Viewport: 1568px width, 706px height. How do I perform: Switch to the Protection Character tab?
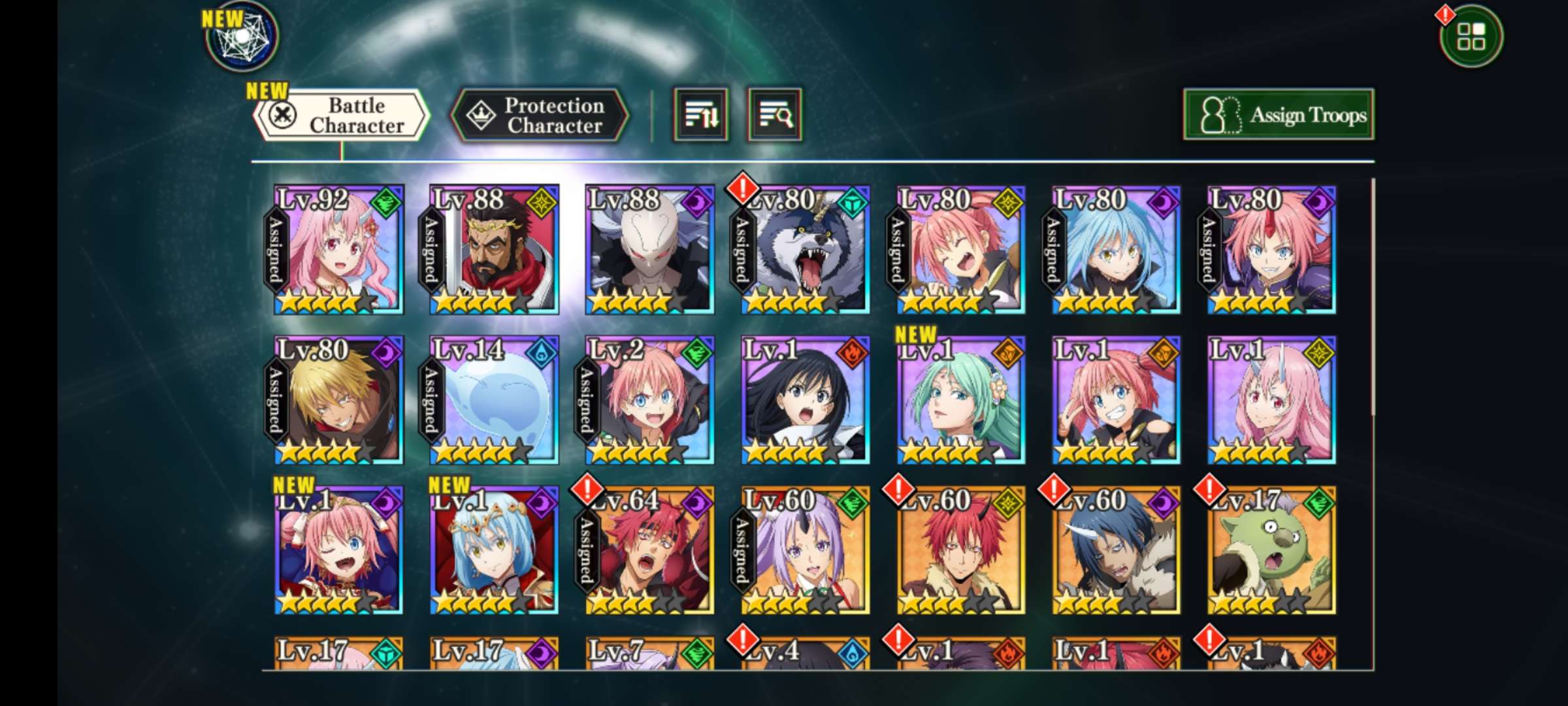coord(540,116)
